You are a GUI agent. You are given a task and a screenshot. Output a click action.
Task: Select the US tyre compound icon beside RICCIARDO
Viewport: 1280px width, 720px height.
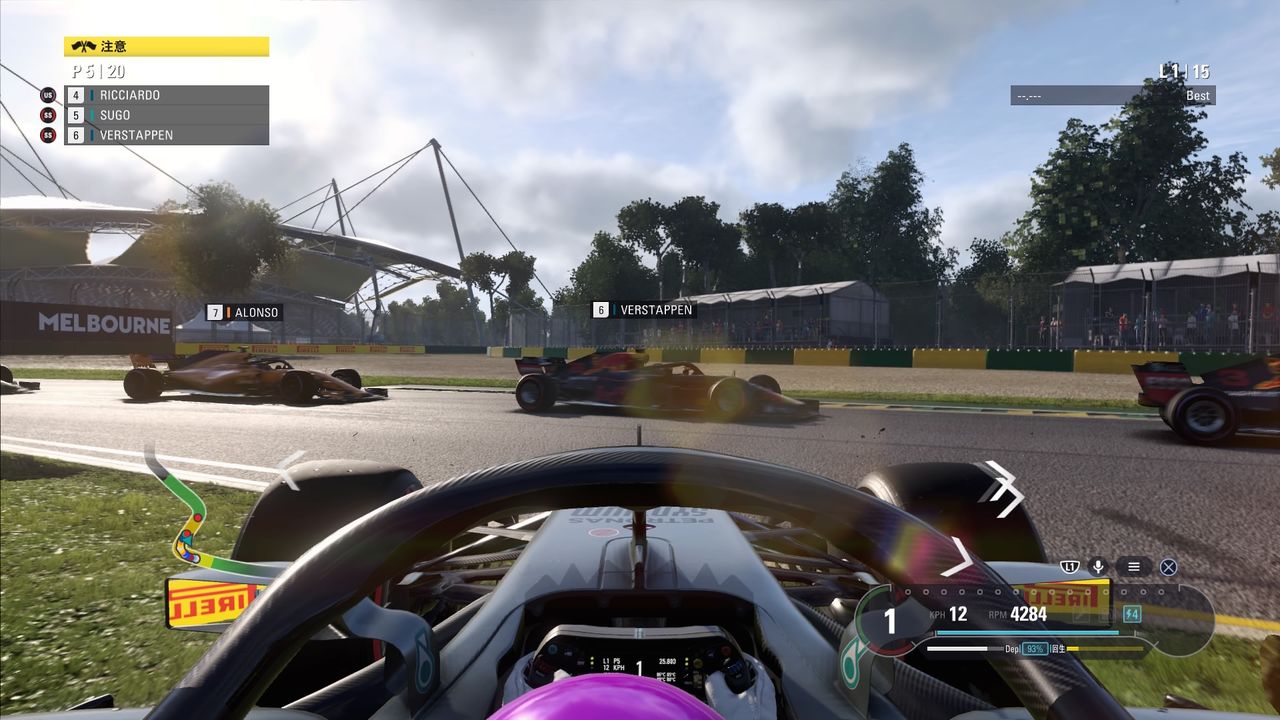pos(46,94)
